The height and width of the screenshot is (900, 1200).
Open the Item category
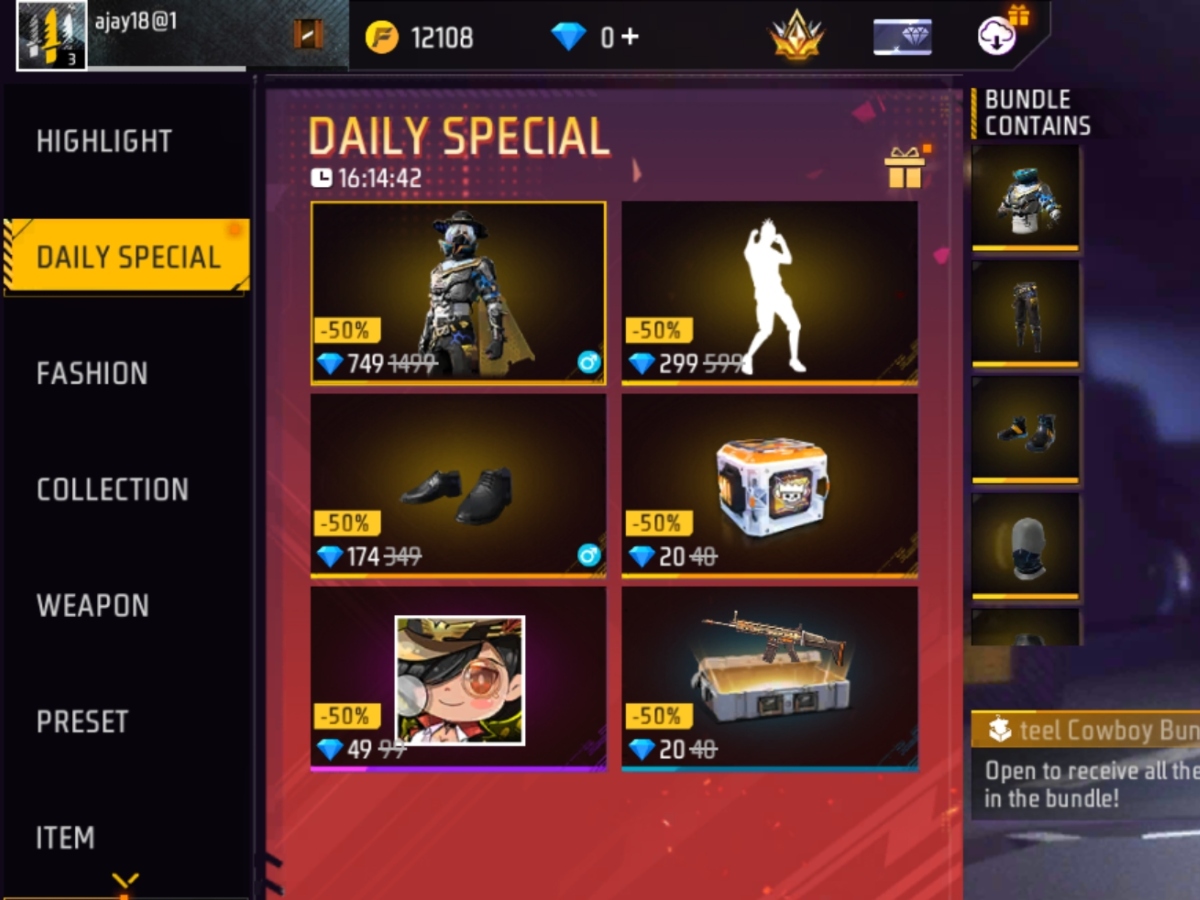pos(65,837)
